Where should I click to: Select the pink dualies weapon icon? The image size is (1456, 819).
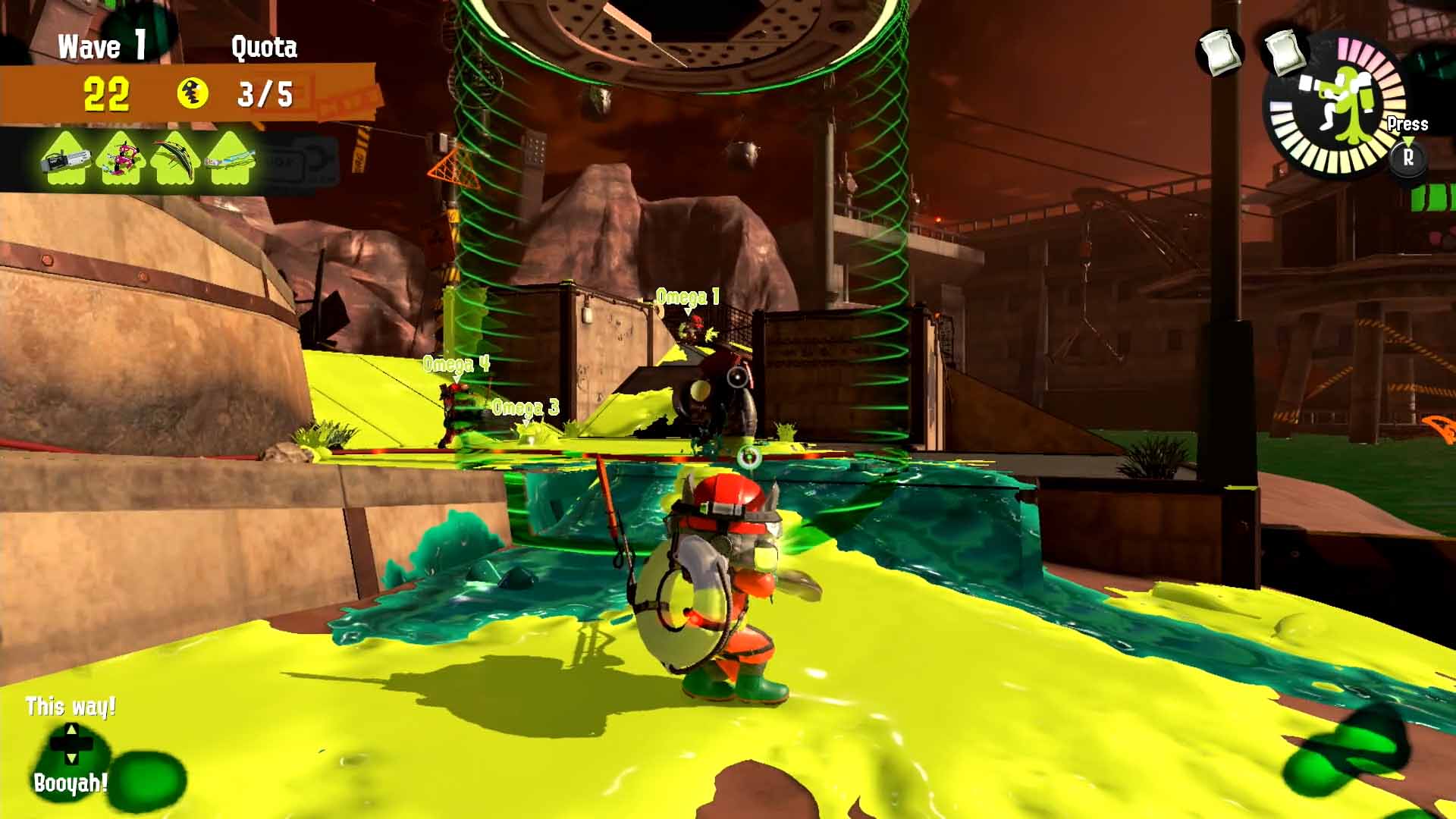coord(121,158)
